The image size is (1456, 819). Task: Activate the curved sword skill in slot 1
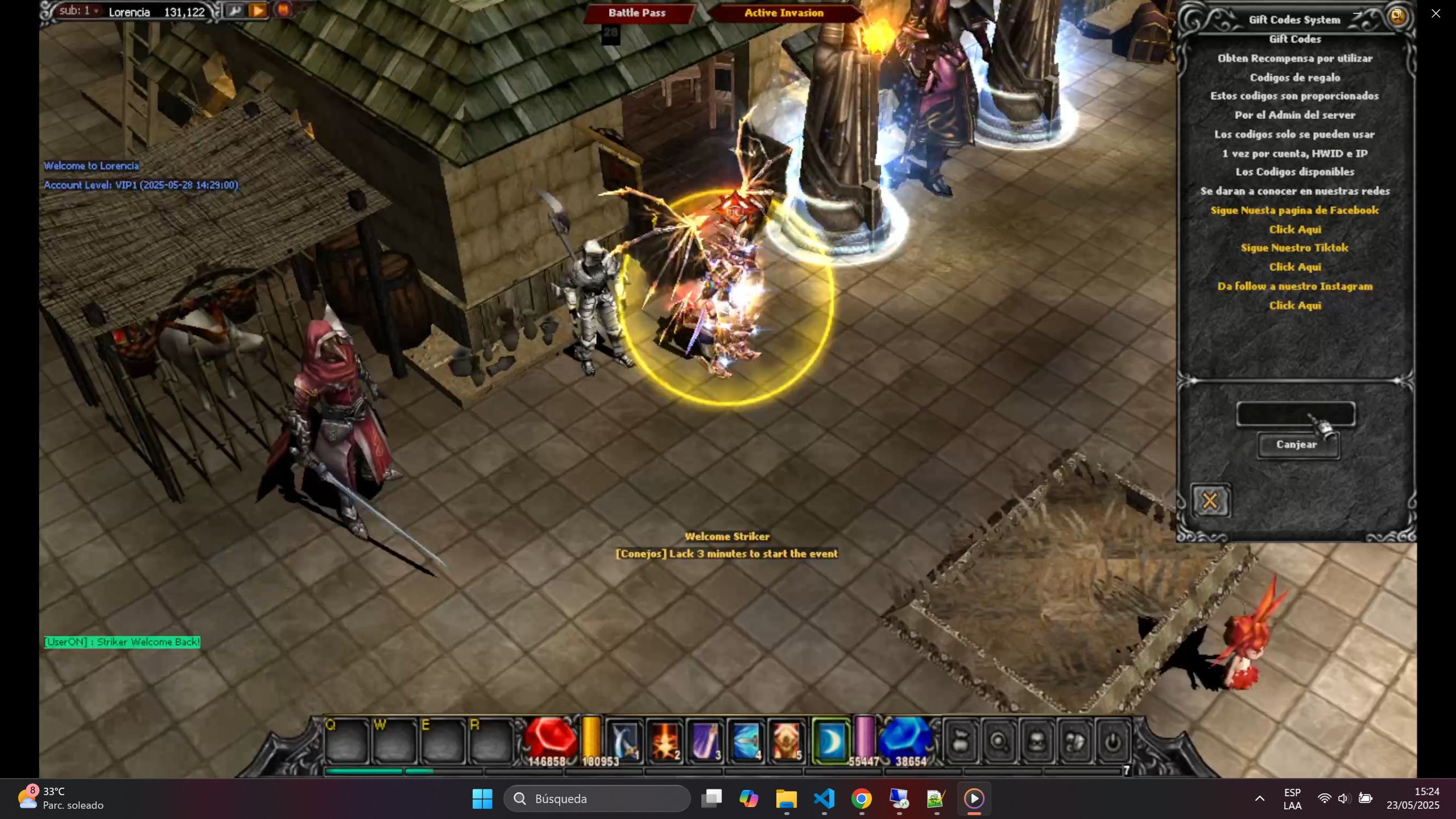(x=624, y=741)
